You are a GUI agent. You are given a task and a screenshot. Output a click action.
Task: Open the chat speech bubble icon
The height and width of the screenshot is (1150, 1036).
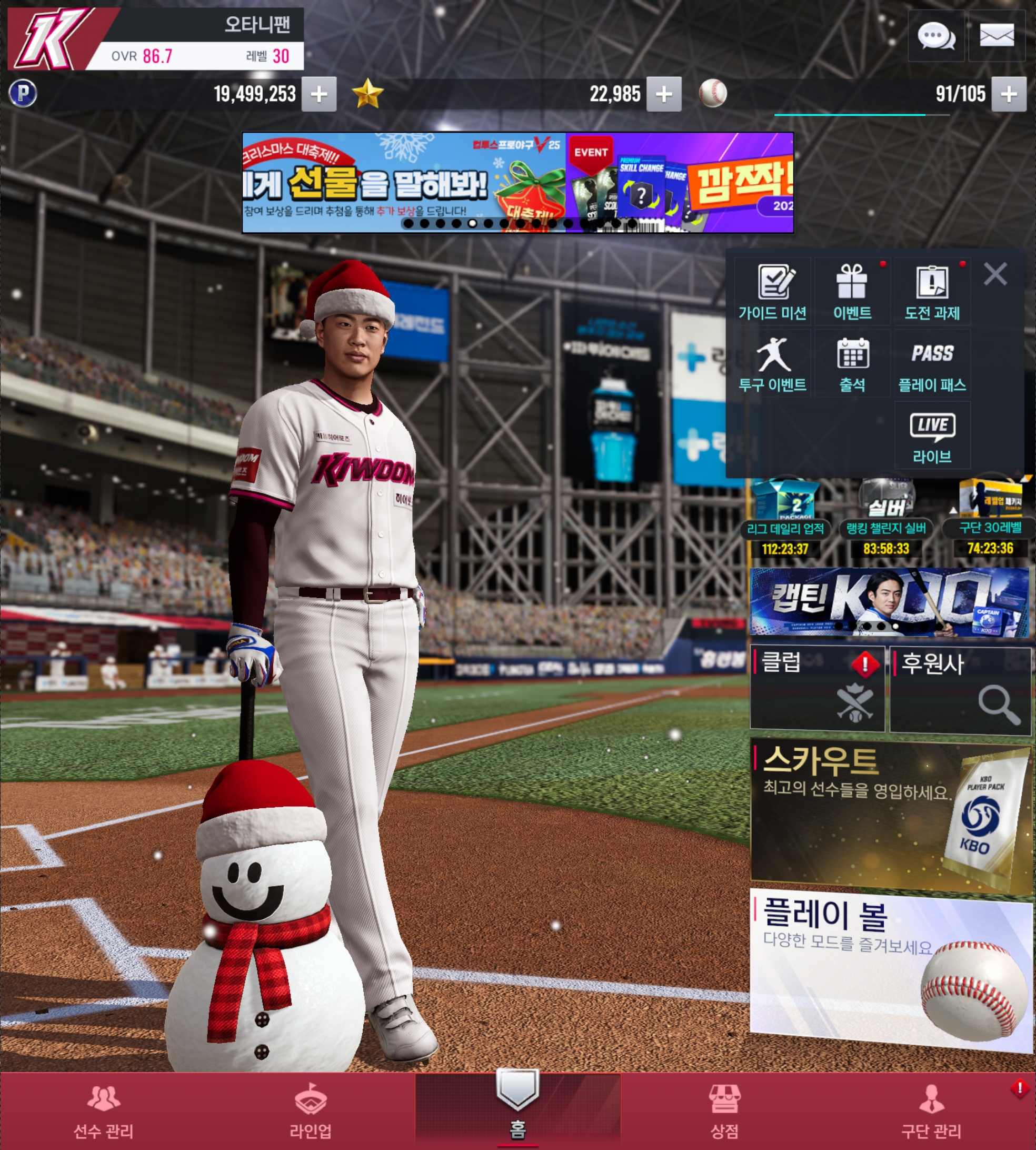(936, 36)
